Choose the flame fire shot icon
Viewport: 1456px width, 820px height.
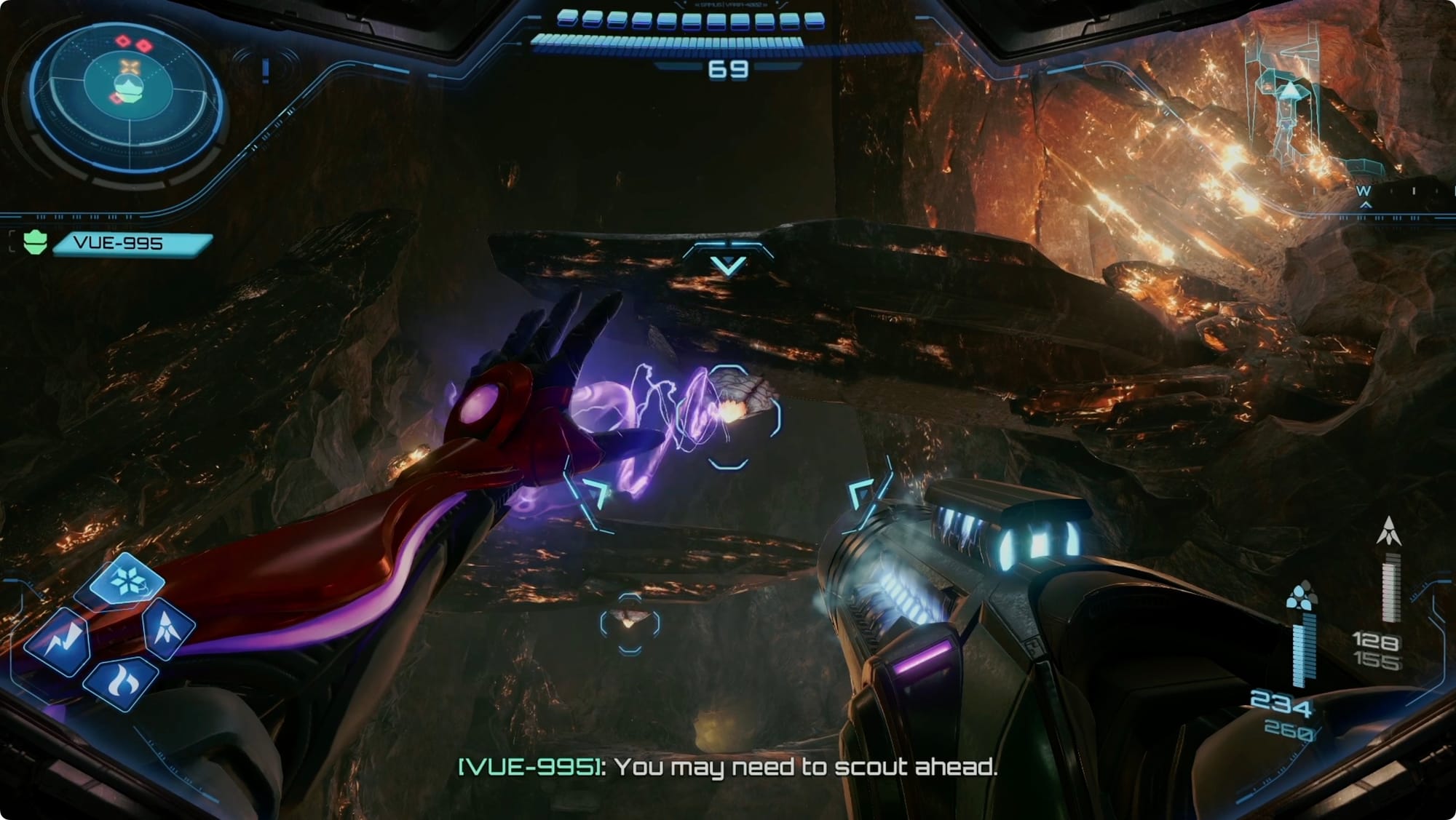(x=122, y=682)
